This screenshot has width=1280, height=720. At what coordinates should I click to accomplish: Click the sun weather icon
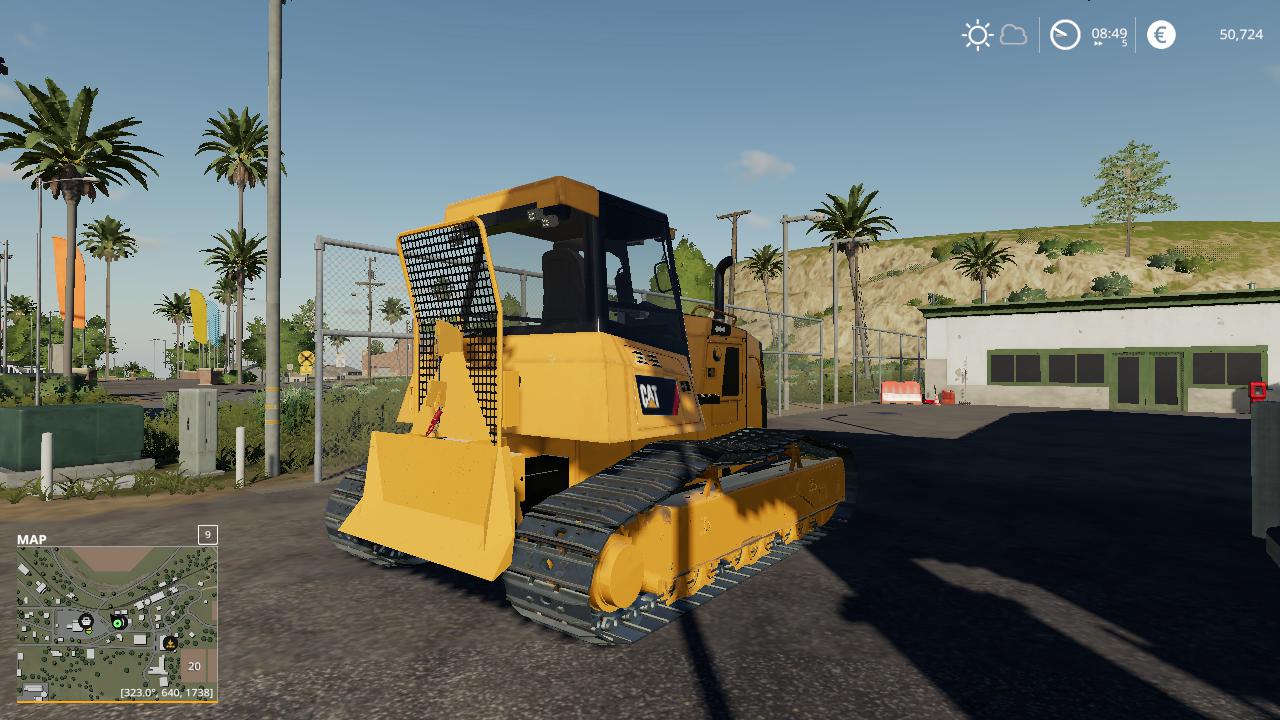point(977,33)
